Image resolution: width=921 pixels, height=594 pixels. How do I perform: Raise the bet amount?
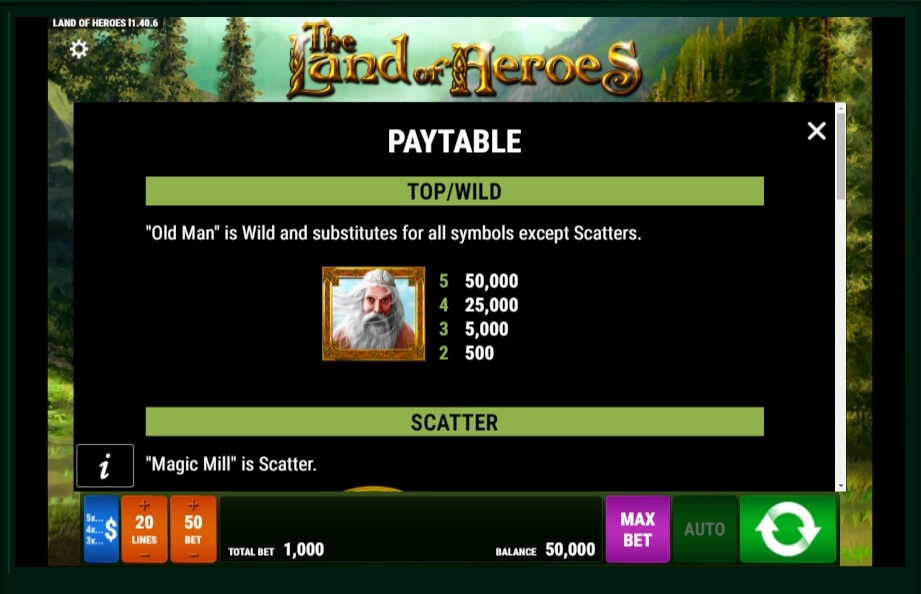coord(193,504)
